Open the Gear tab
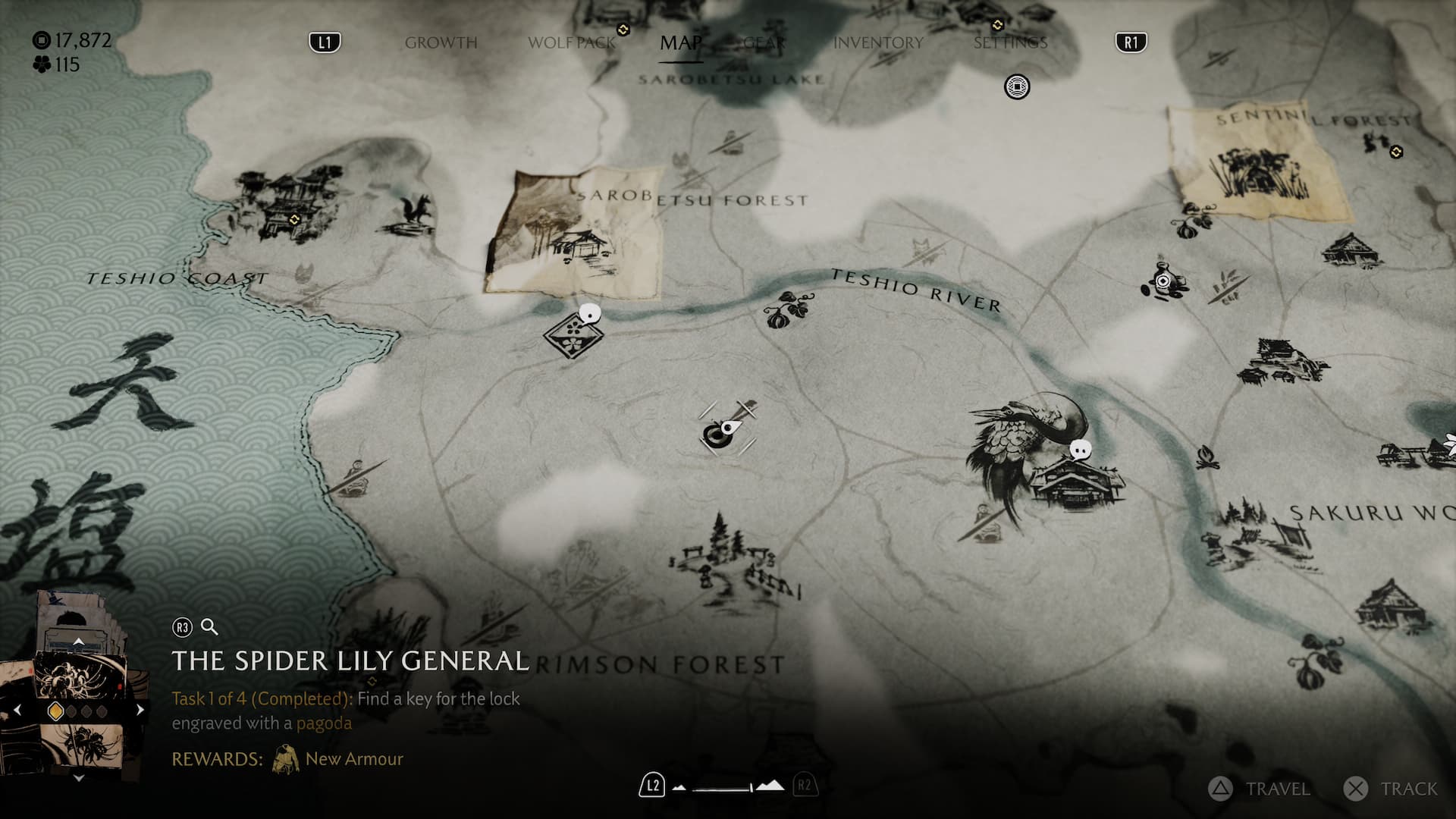The height and width of the screenshot is (819, 1456). 764,42
